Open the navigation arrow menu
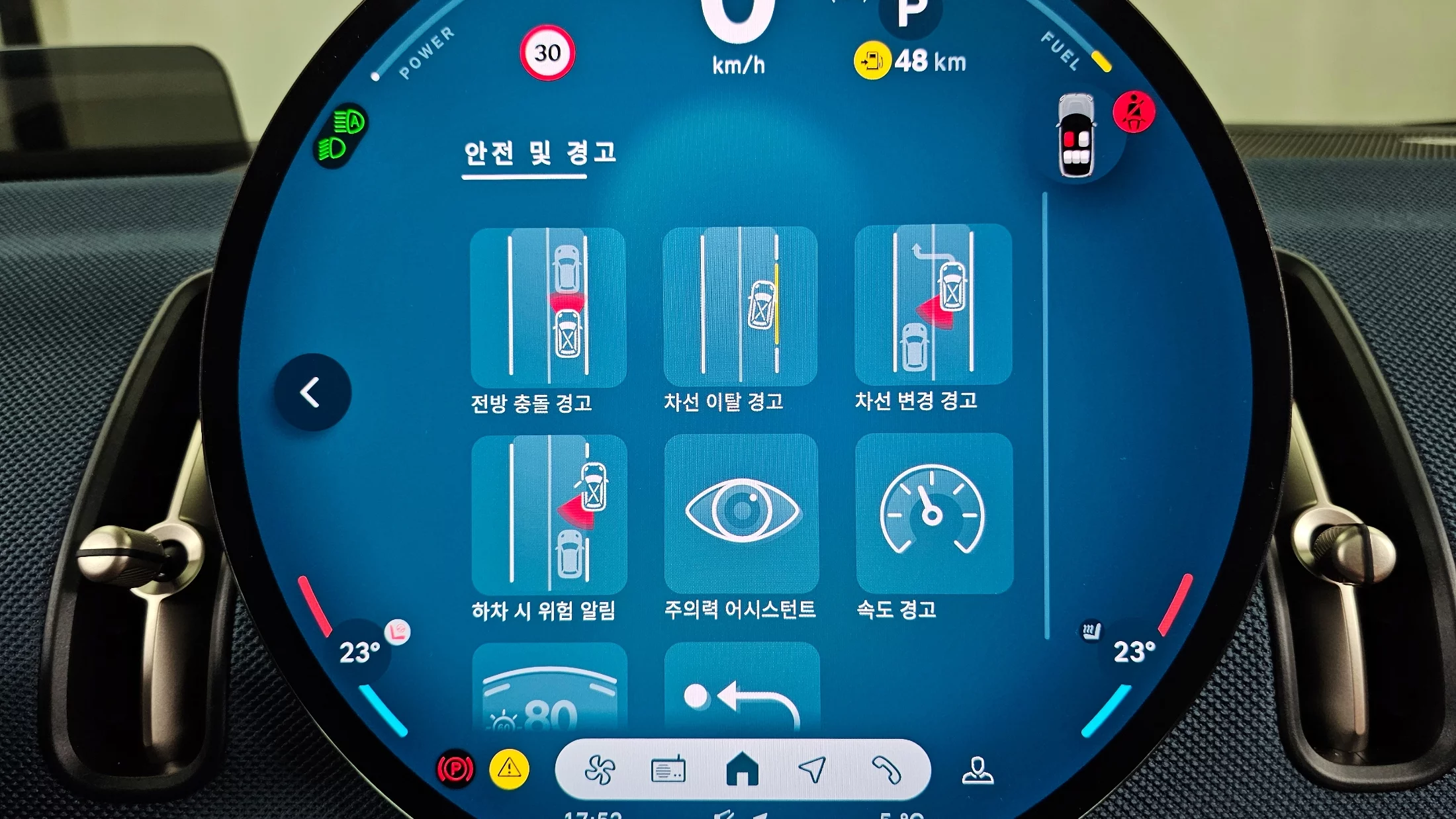The image size is (1456, 819). 813,769
